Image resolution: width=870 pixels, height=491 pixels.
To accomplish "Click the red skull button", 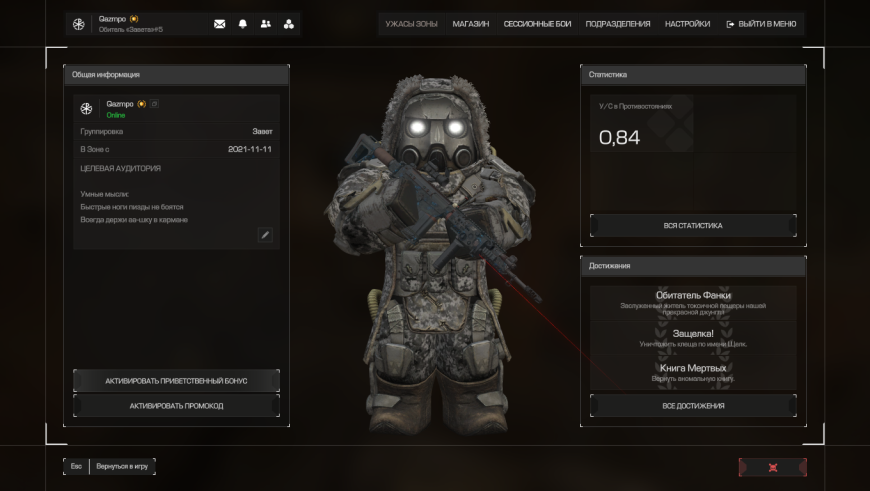I will 772,467.
